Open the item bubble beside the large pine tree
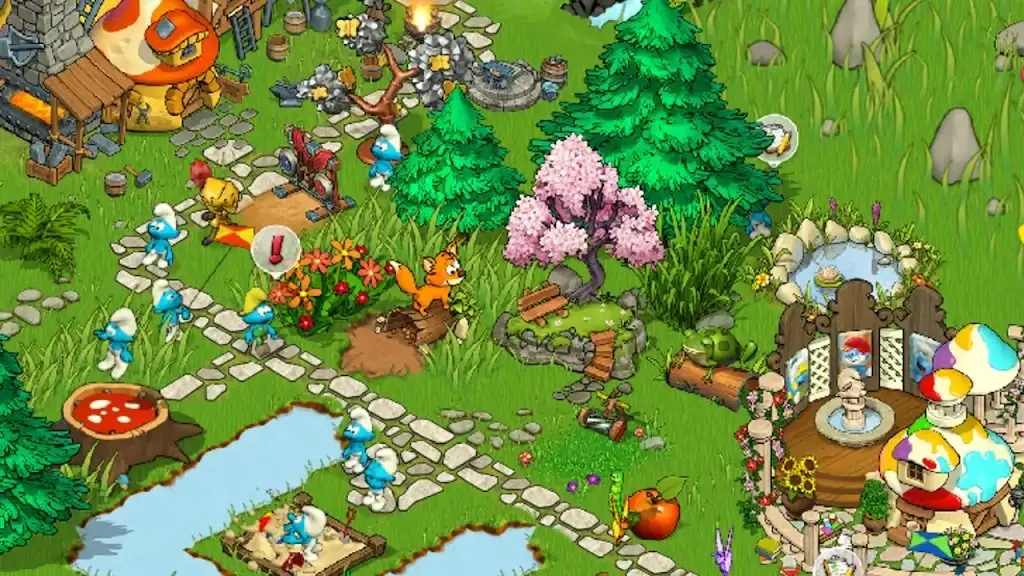 [776, 137]
